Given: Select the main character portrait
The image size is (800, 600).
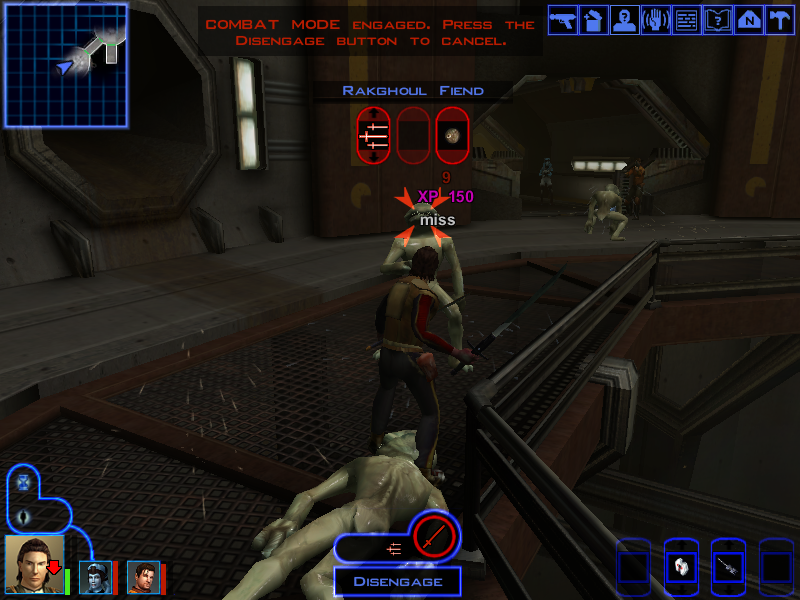Looking at the screenshot, I should tap(34, 564).
